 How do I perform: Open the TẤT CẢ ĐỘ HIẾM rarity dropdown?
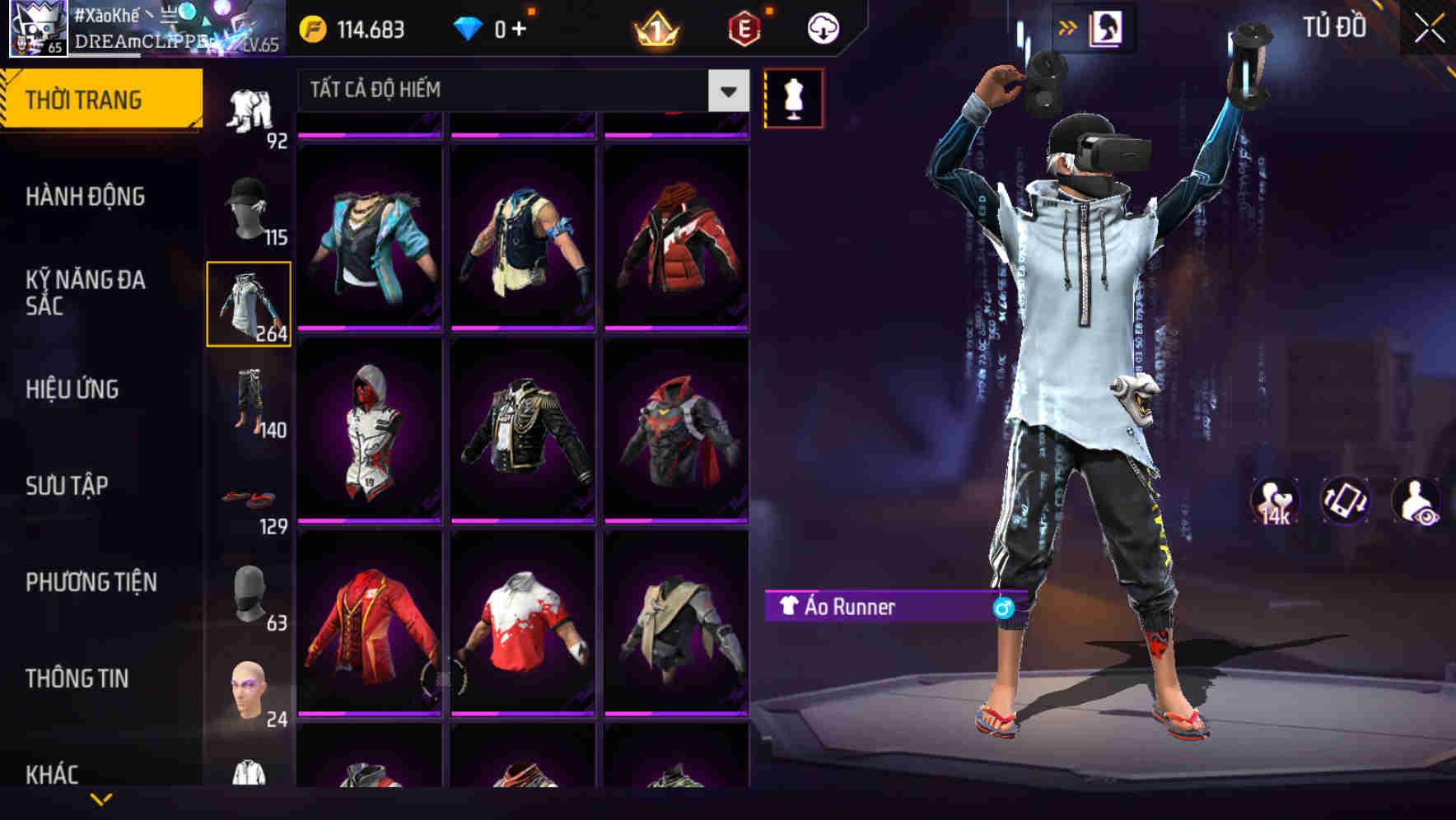tap(511, 91)
